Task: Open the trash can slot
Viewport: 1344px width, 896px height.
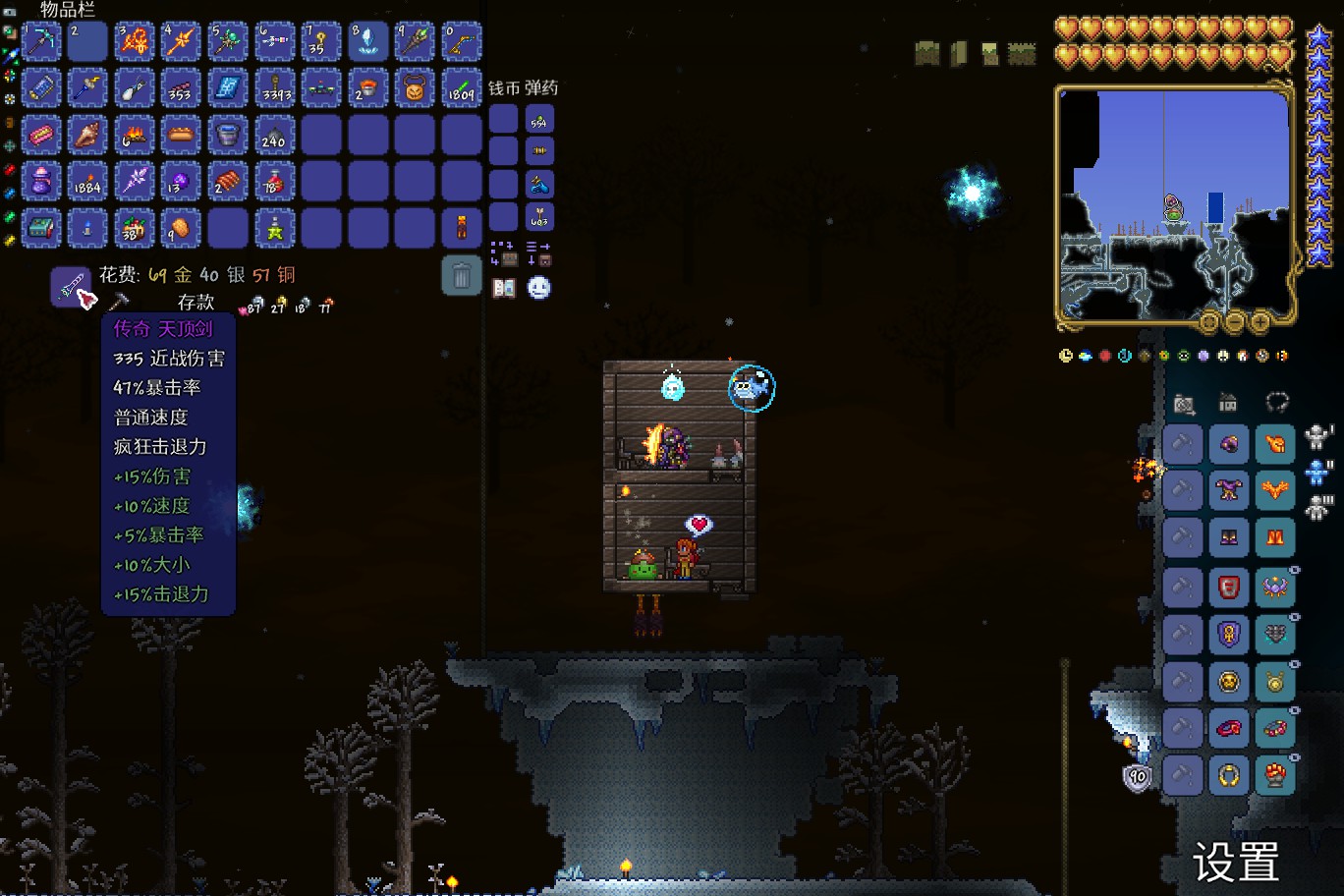Action: 462,276
